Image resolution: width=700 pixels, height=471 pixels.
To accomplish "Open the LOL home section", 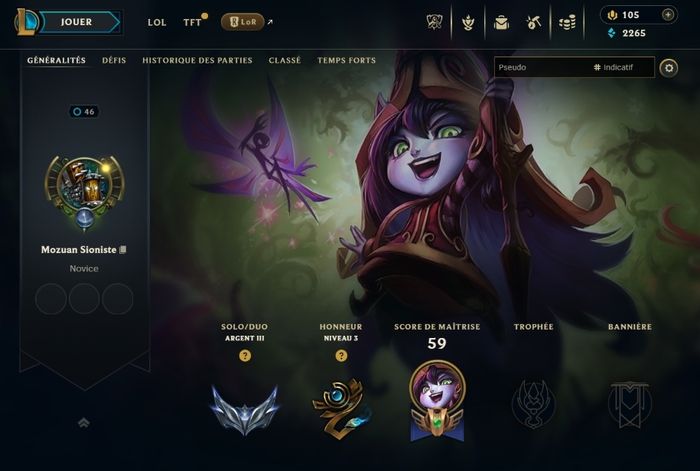I will [x=157, y=22].
